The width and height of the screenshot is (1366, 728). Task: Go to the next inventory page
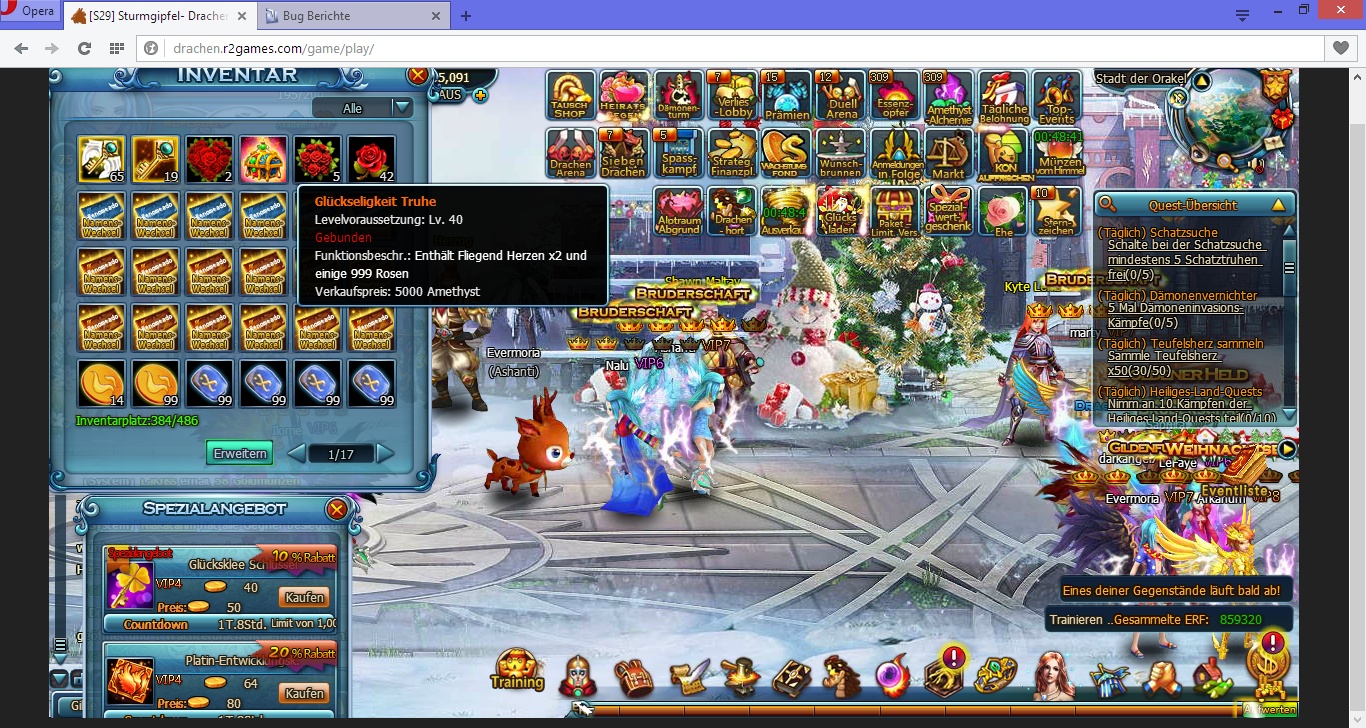coord(385,454)
